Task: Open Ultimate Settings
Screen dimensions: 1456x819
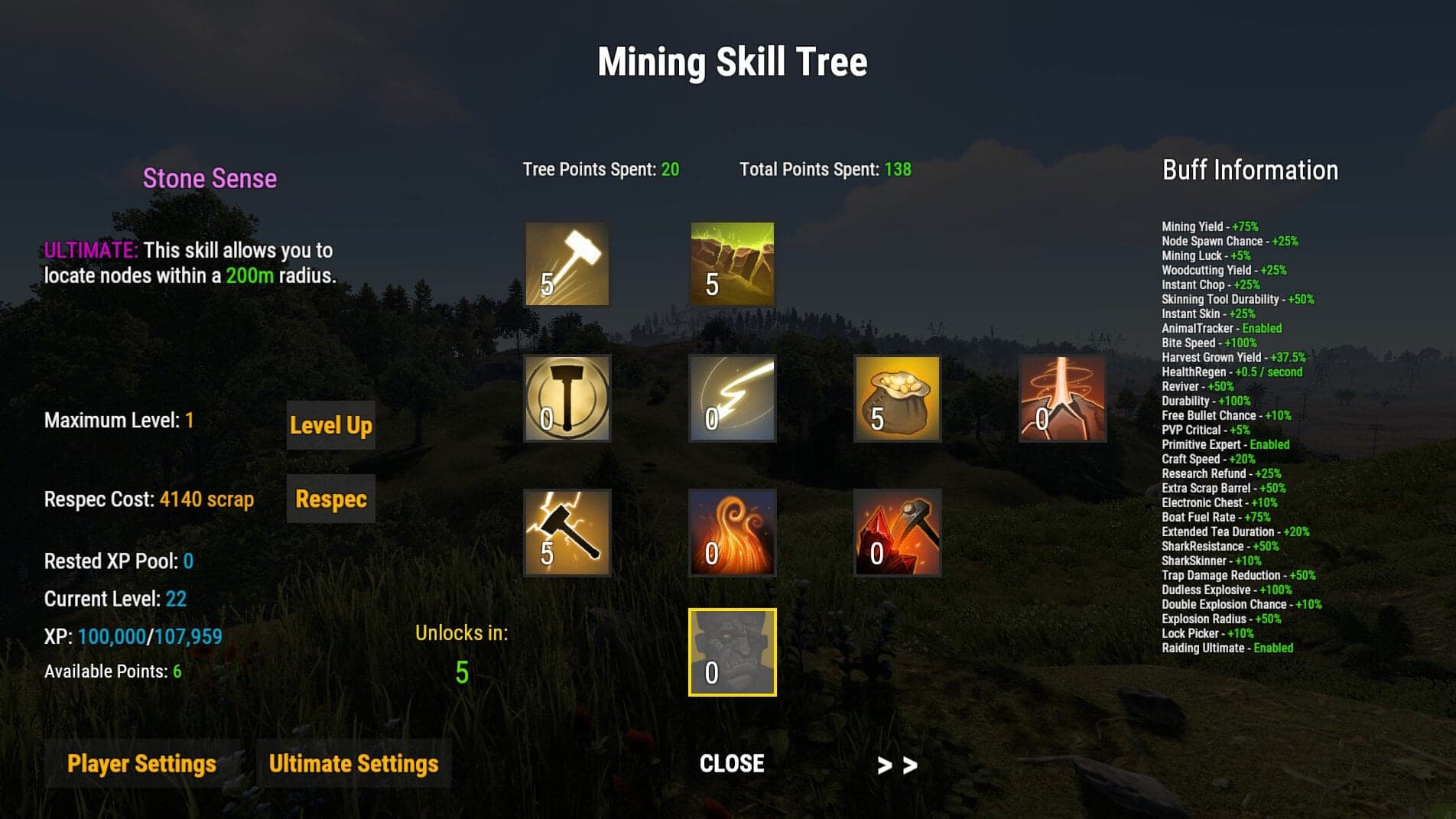Action: click(353, 763)
